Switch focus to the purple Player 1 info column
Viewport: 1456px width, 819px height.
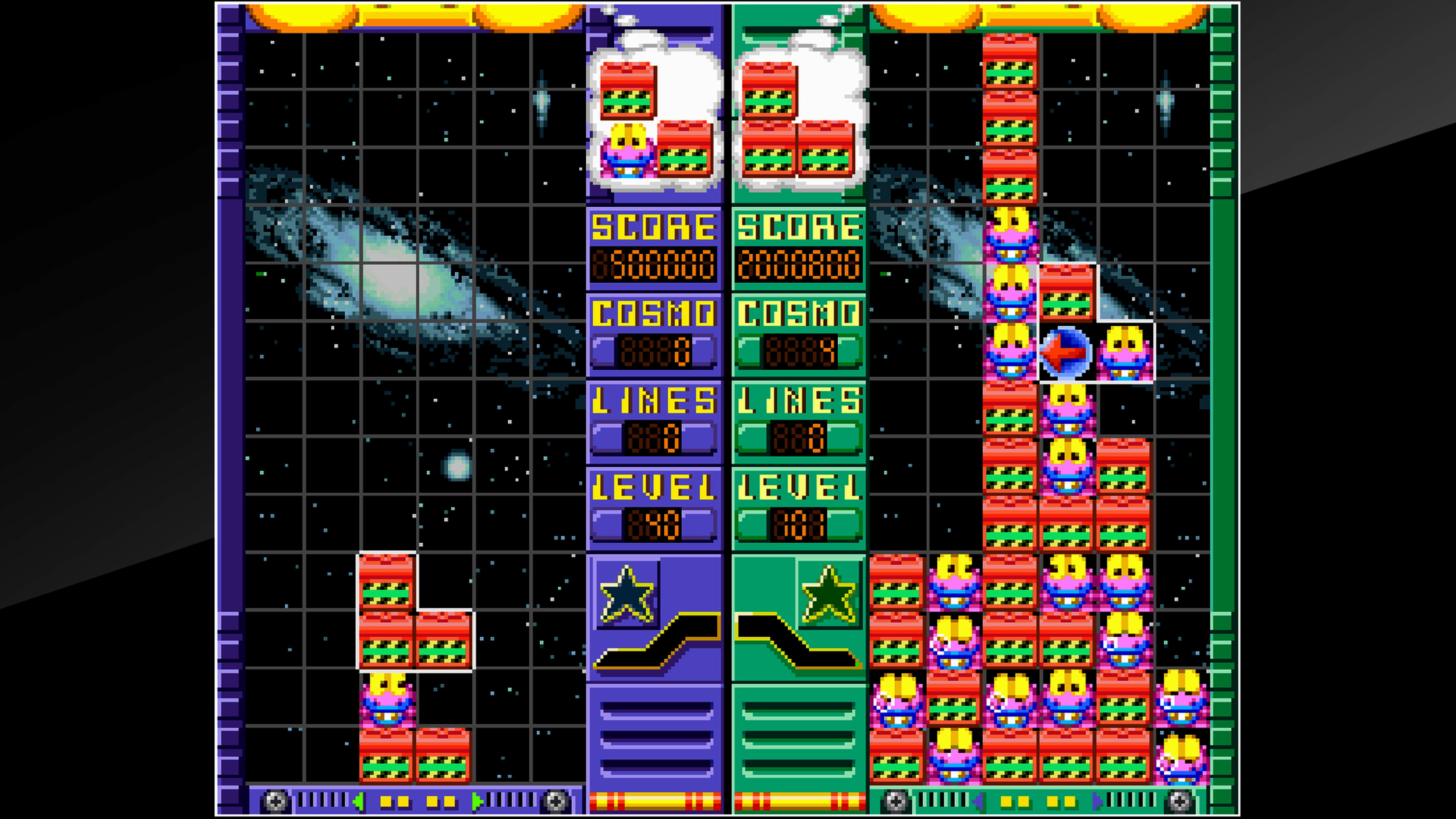tap(656, 395)
